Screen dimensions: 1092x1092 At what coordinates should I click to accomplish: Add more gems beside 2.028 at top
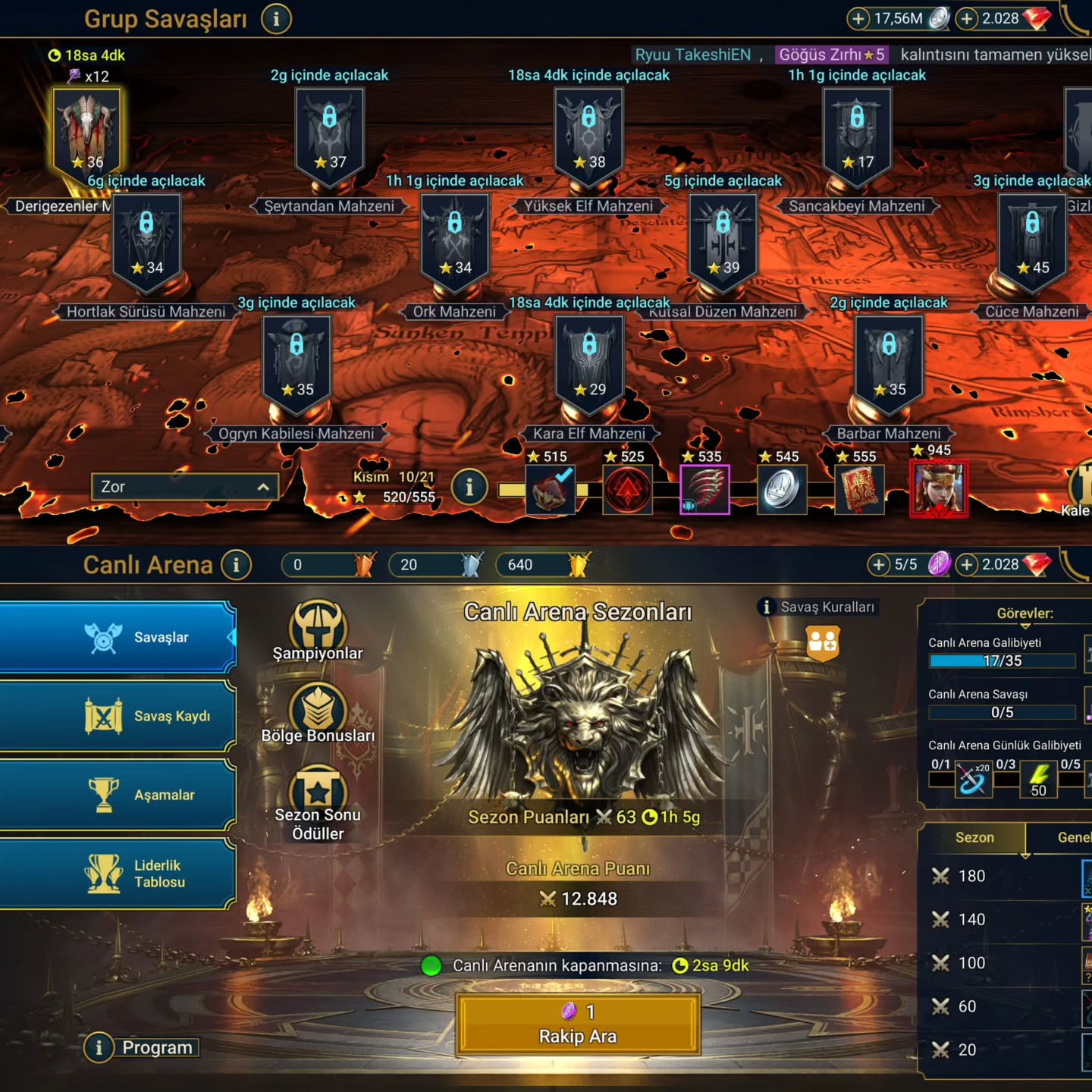(966, 19)
